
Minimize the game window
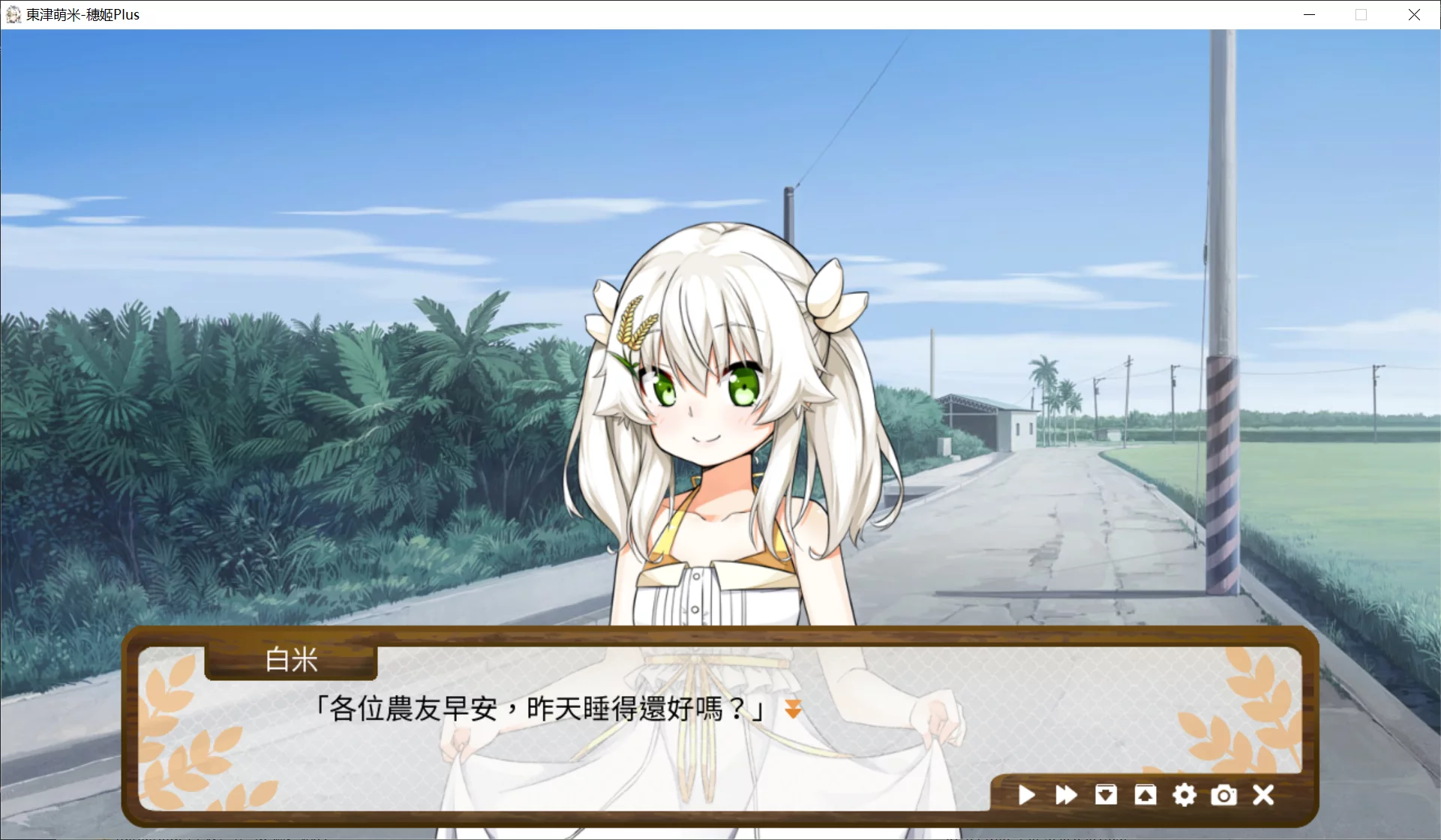(x=1309, y=14)
